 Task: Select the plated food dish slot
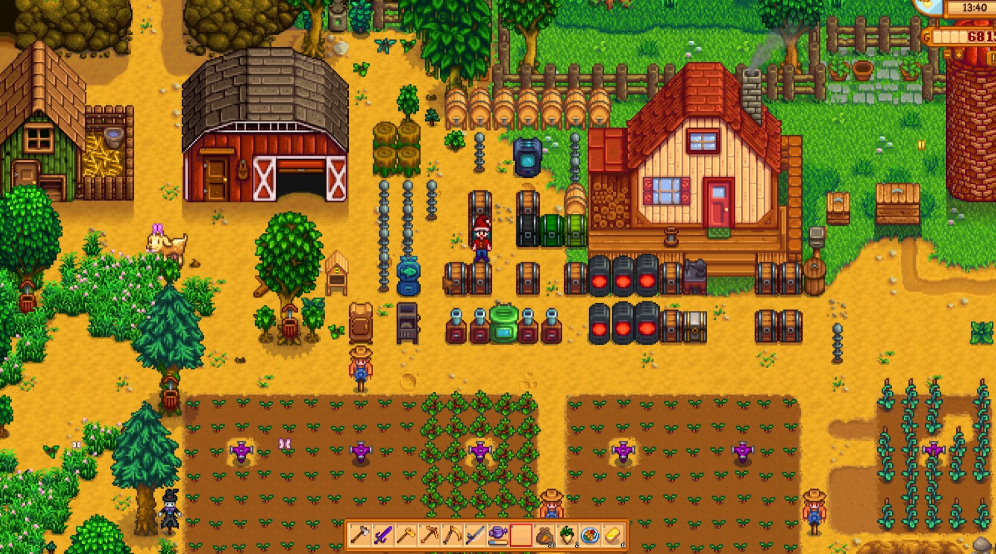[590, 536]
